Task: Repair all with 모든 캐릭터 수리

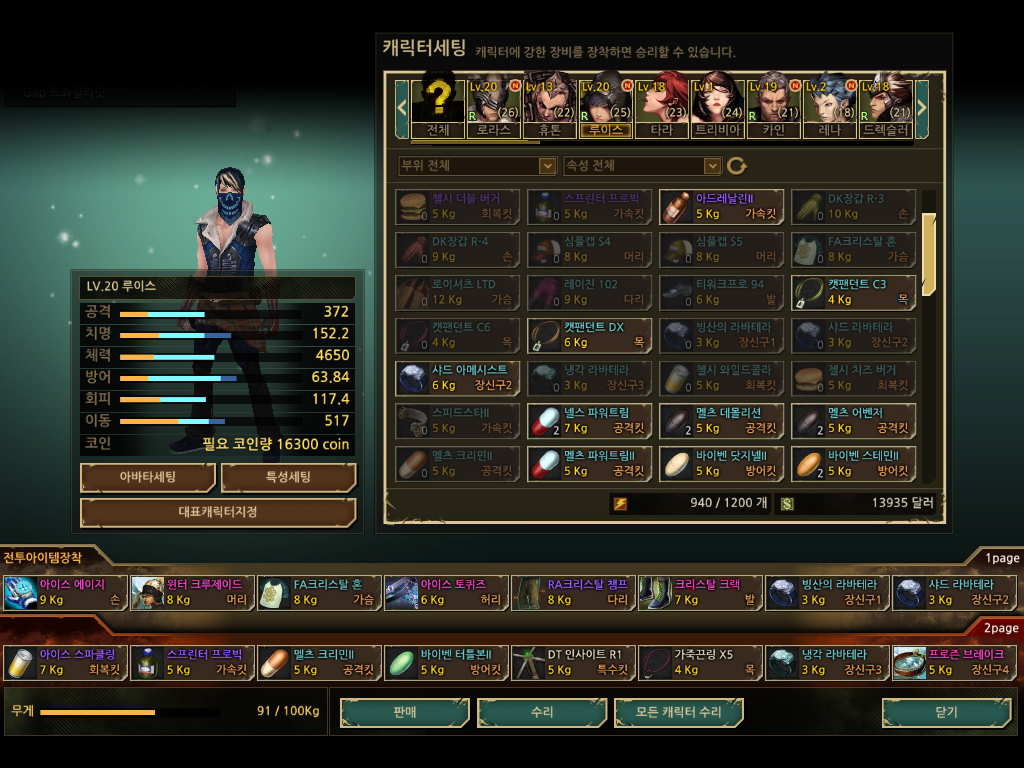Action: 678,712
